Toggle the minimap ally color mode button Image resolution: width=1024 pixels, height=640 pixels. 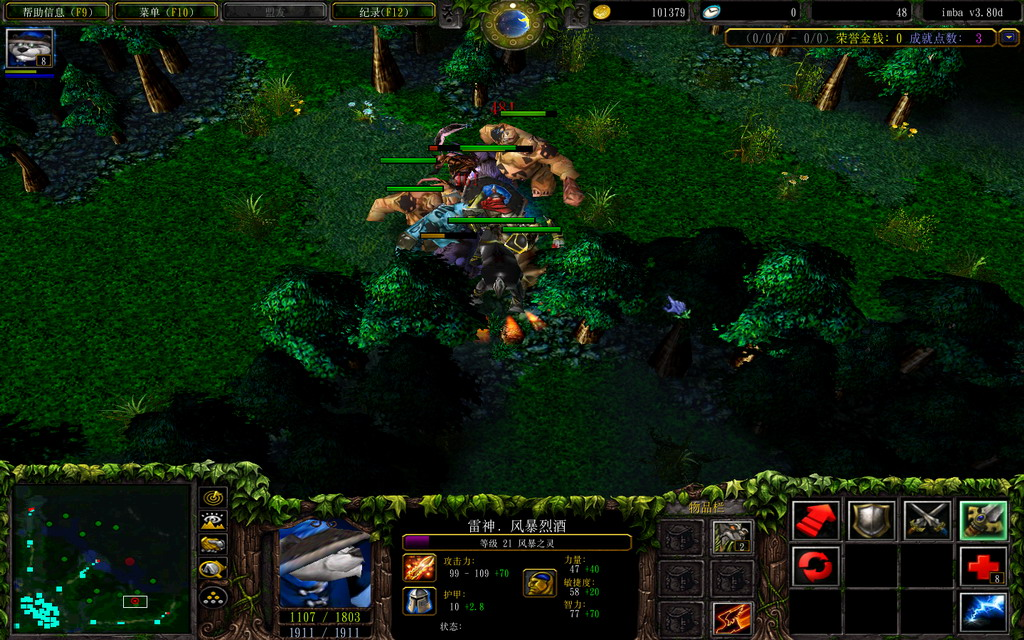point(213,545)
